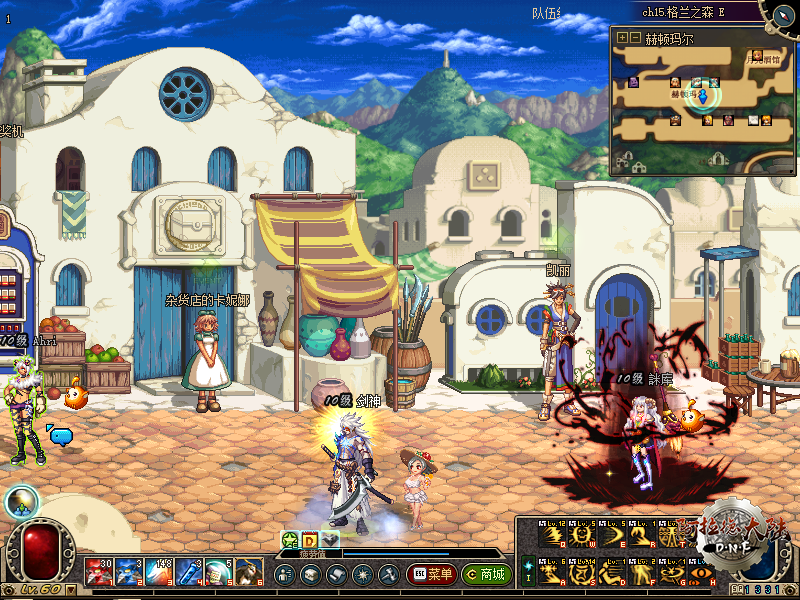The height and width of the screenshot is (600, 800).
Task: Zoom out the minimap with minus button
Action: pyautogui.click(x=636, y=38)
